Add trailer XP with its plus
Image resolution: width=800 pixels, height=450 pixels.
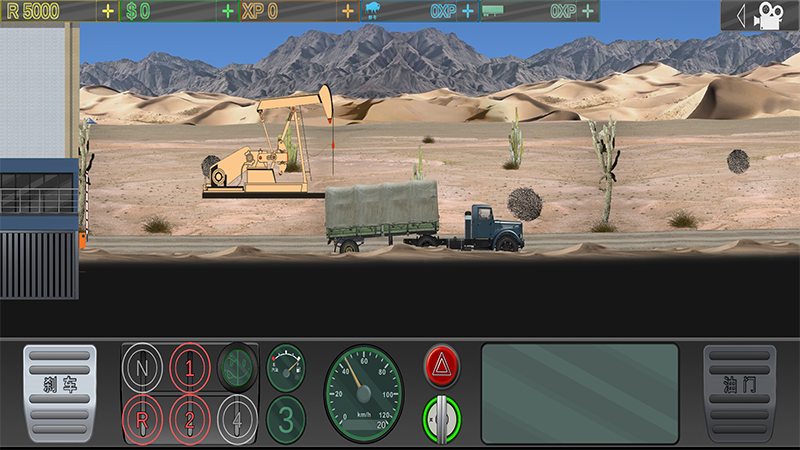(x=588, y=11)
